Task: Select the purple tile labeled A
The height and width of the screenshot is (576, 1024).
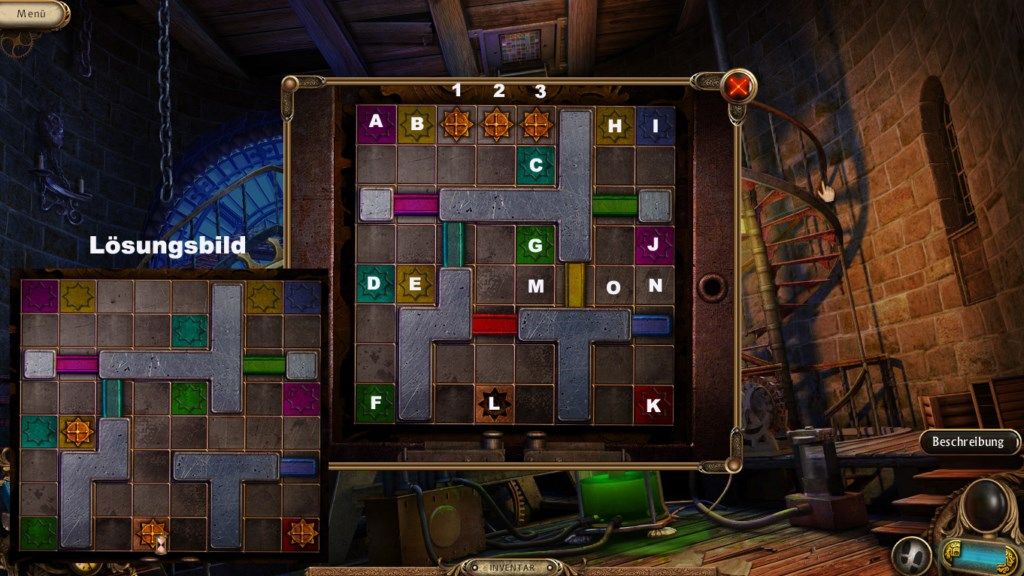Action: [376, 124]
